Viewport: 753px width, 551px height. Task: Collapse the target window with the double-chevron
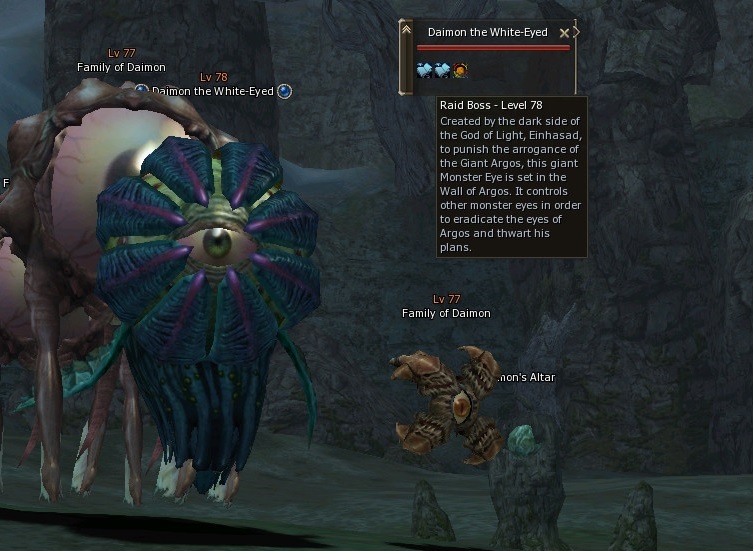click(x=406, y=30)
